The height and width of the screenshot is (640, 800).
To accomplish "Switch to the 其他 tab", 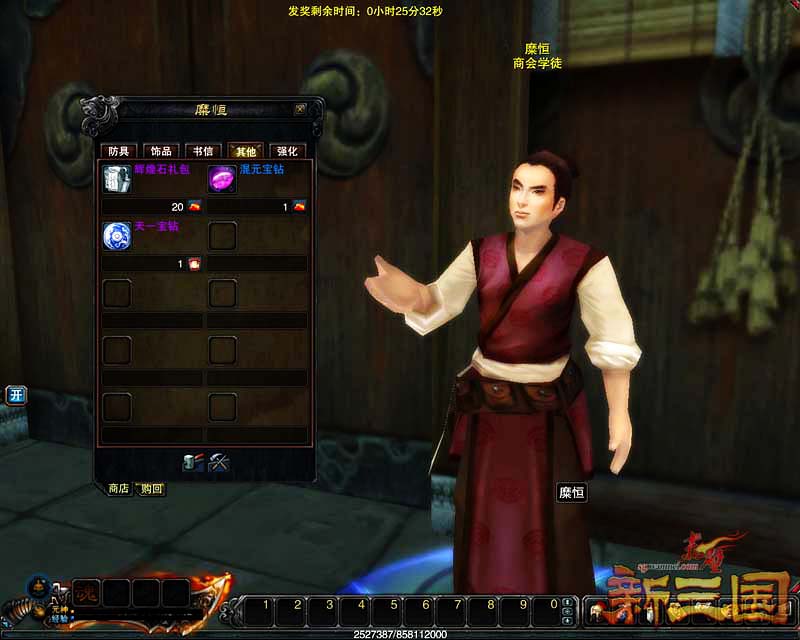I will pos(244,151).
